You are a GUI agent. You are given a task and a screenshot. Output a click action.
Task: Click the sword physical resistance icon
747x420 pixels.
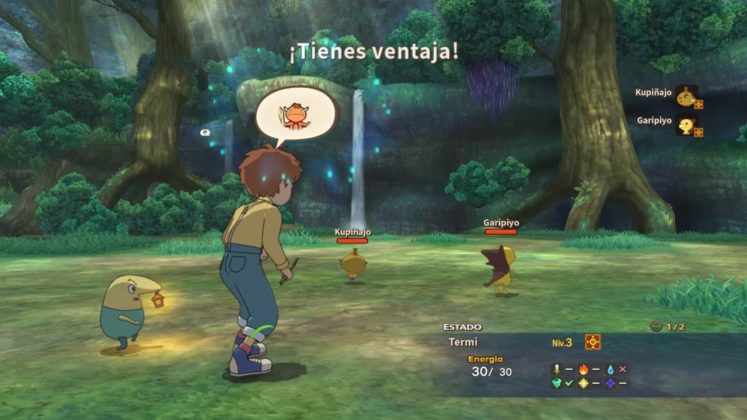coord(557,369)
